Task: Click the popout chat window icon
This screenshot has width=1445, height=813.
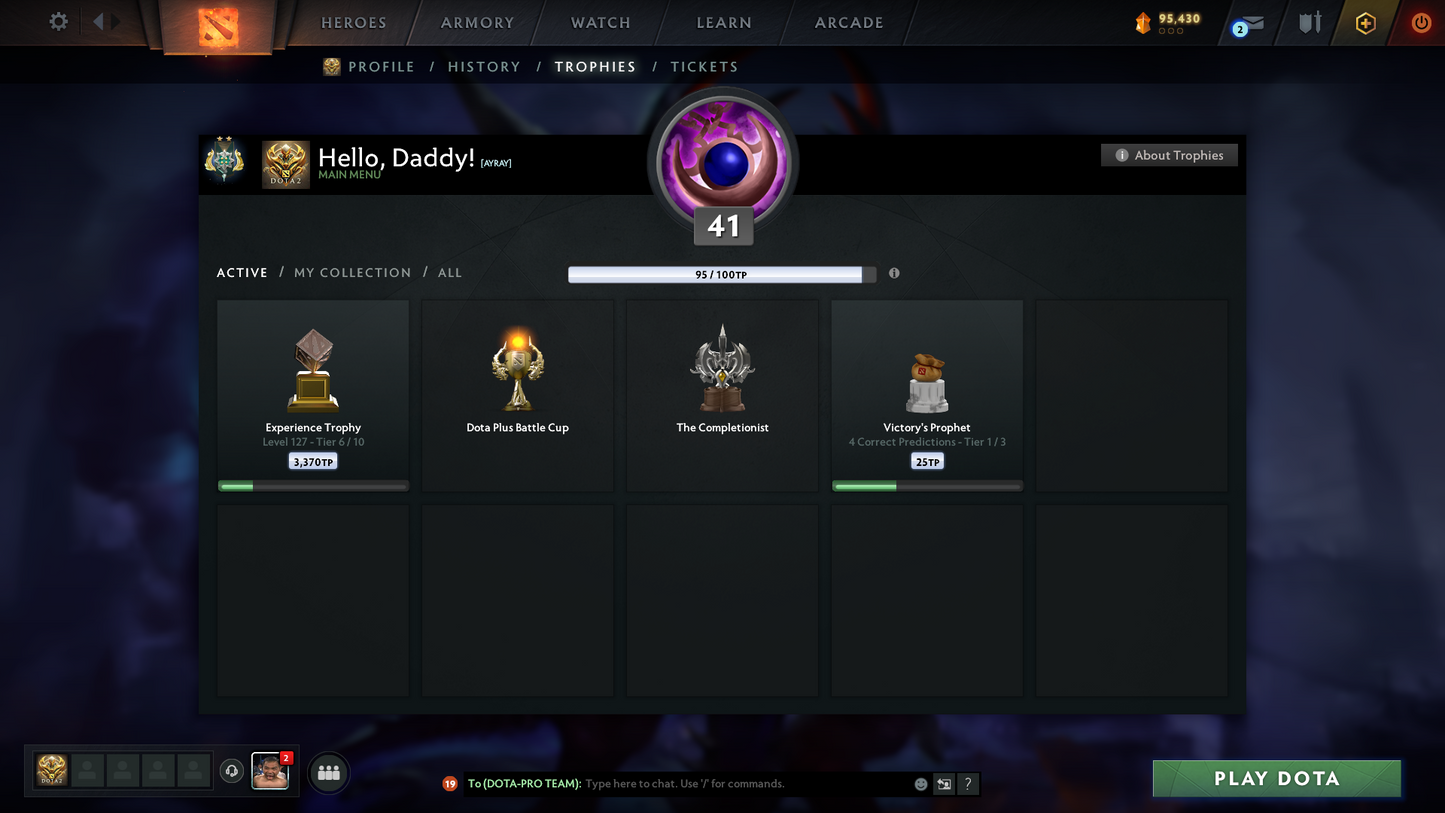Action: click(943, 784)
